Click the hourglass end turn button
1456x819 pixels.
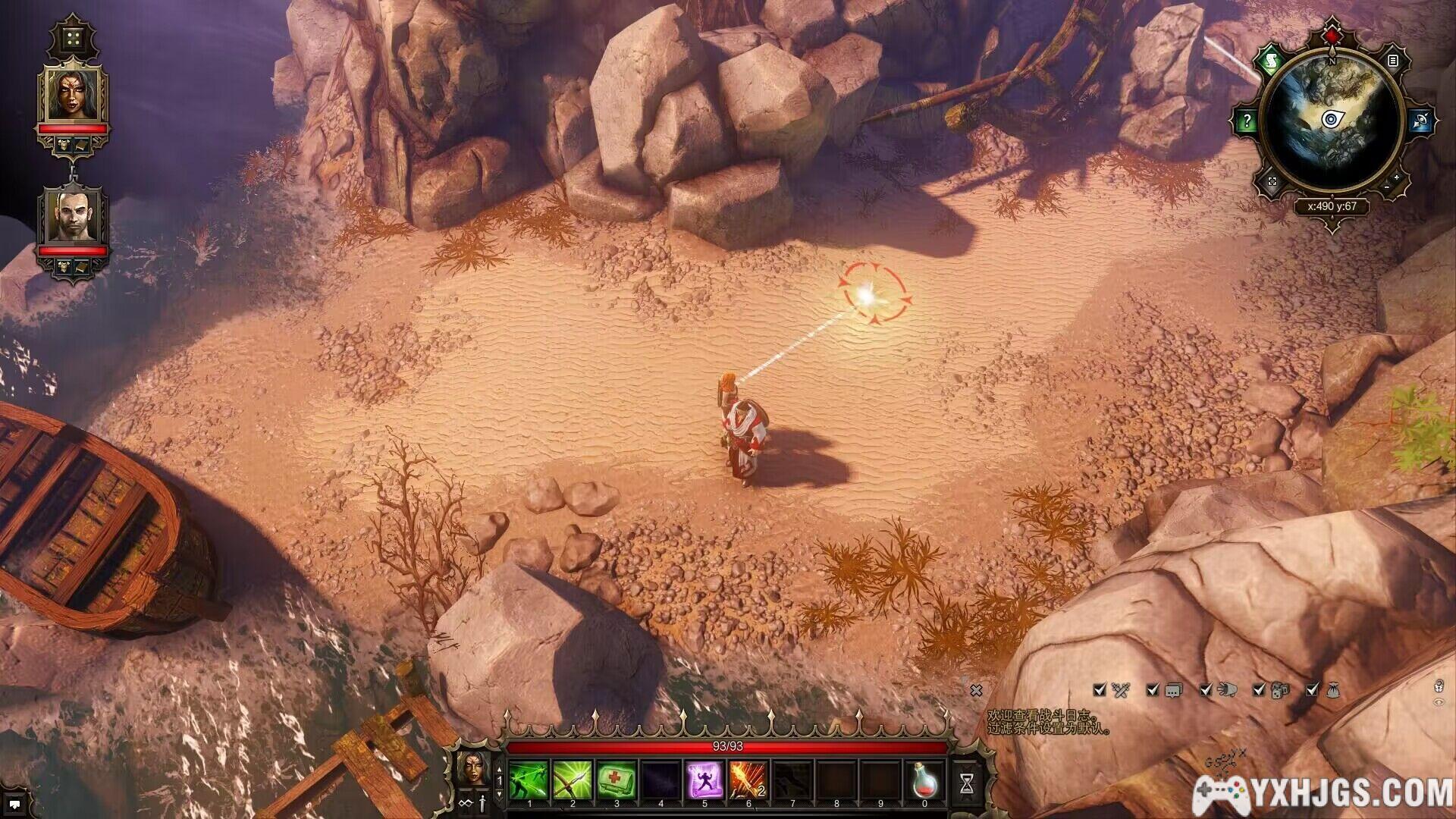(966, 784)
